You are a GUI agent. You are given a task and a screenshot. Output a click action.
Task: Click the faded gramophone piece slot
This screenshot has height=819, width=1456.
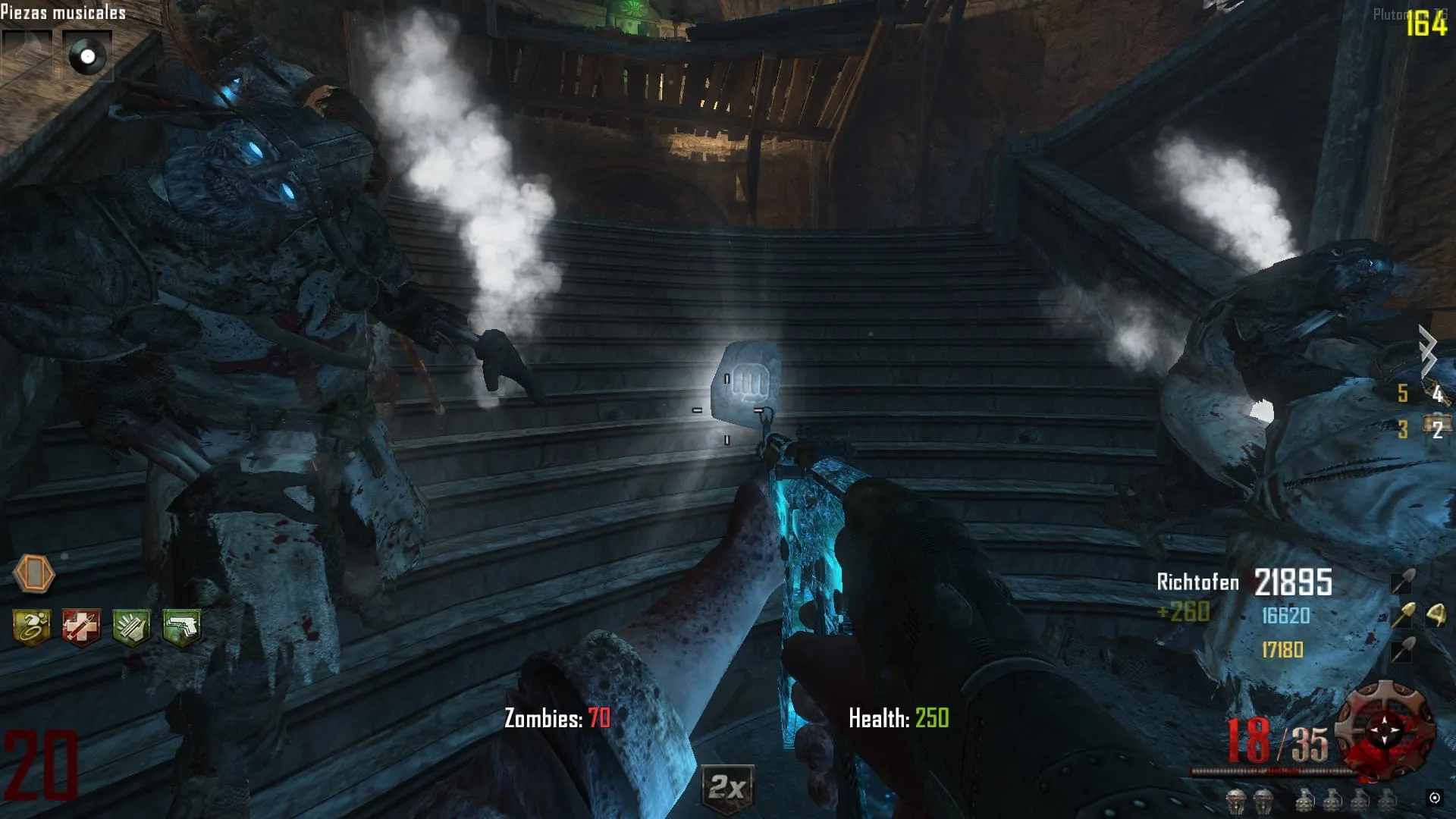tap(27, 55)
